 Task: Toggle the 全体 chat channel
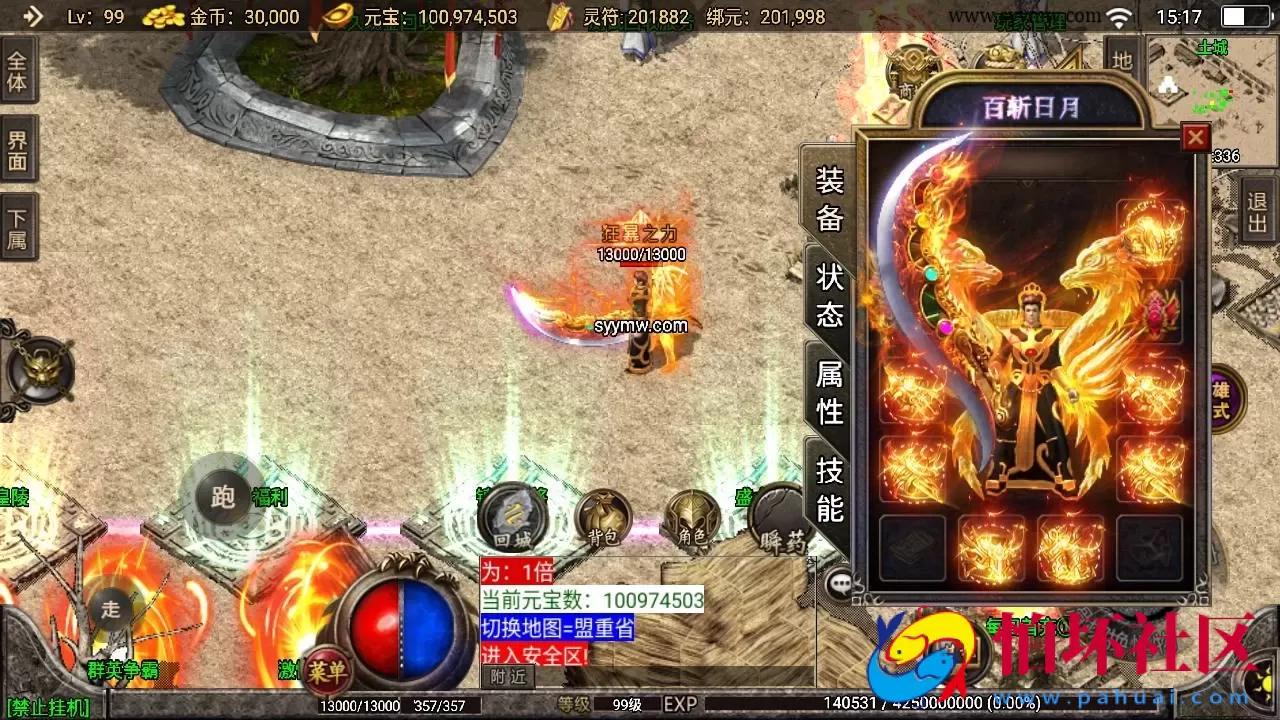[x=19, y=68]
